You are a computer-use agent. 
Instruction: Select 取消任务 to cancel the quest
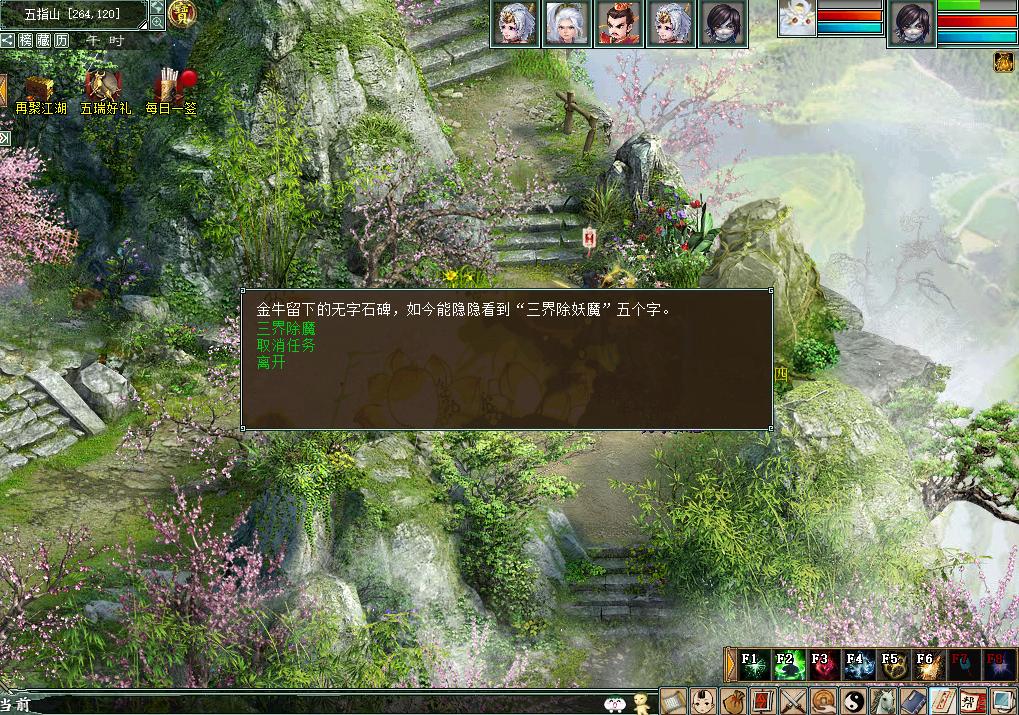click(286, 345)
